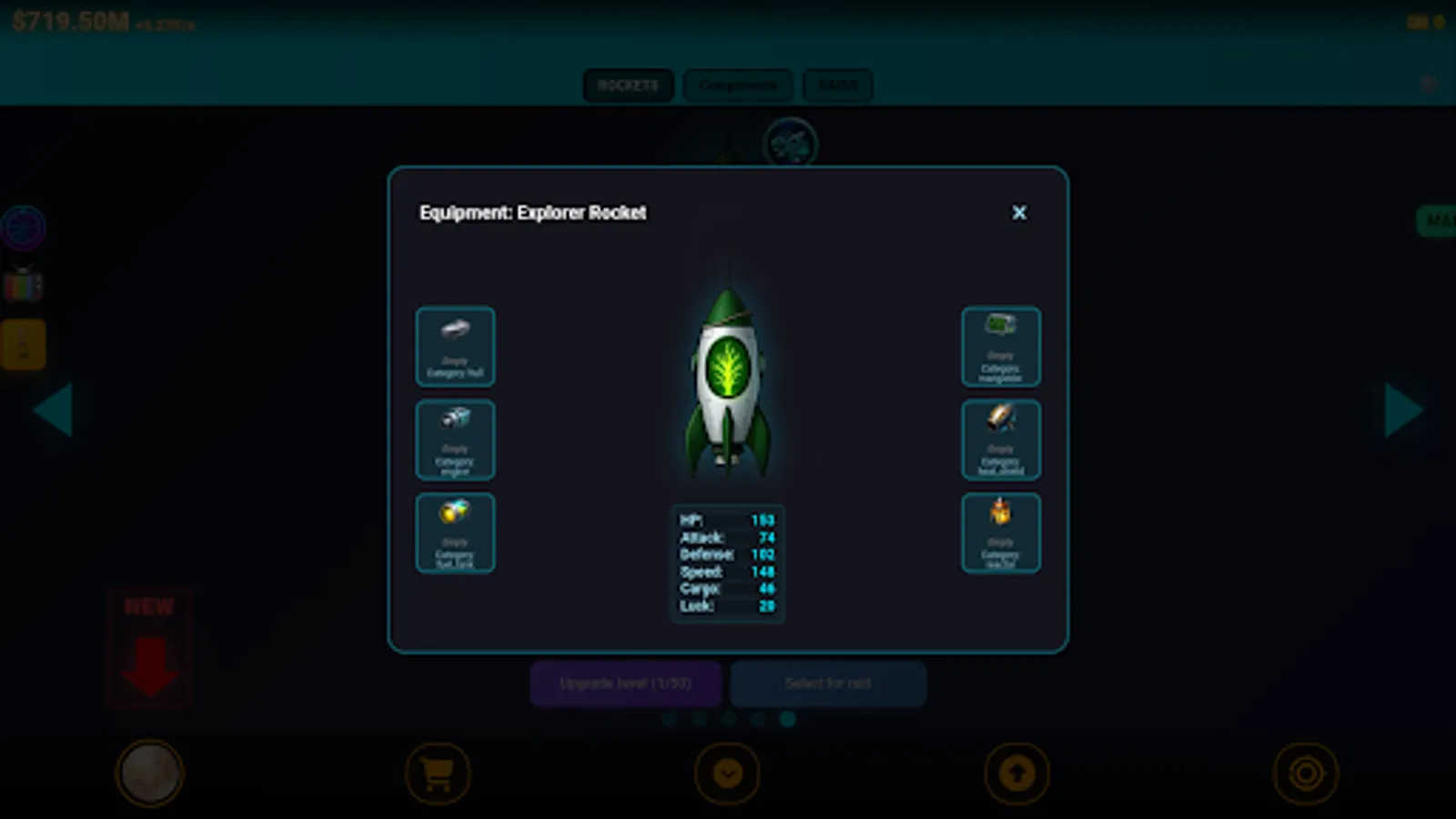Open the empty hull equipment slot
This screenshot has width=1456, height=819.
click(455, 348)
